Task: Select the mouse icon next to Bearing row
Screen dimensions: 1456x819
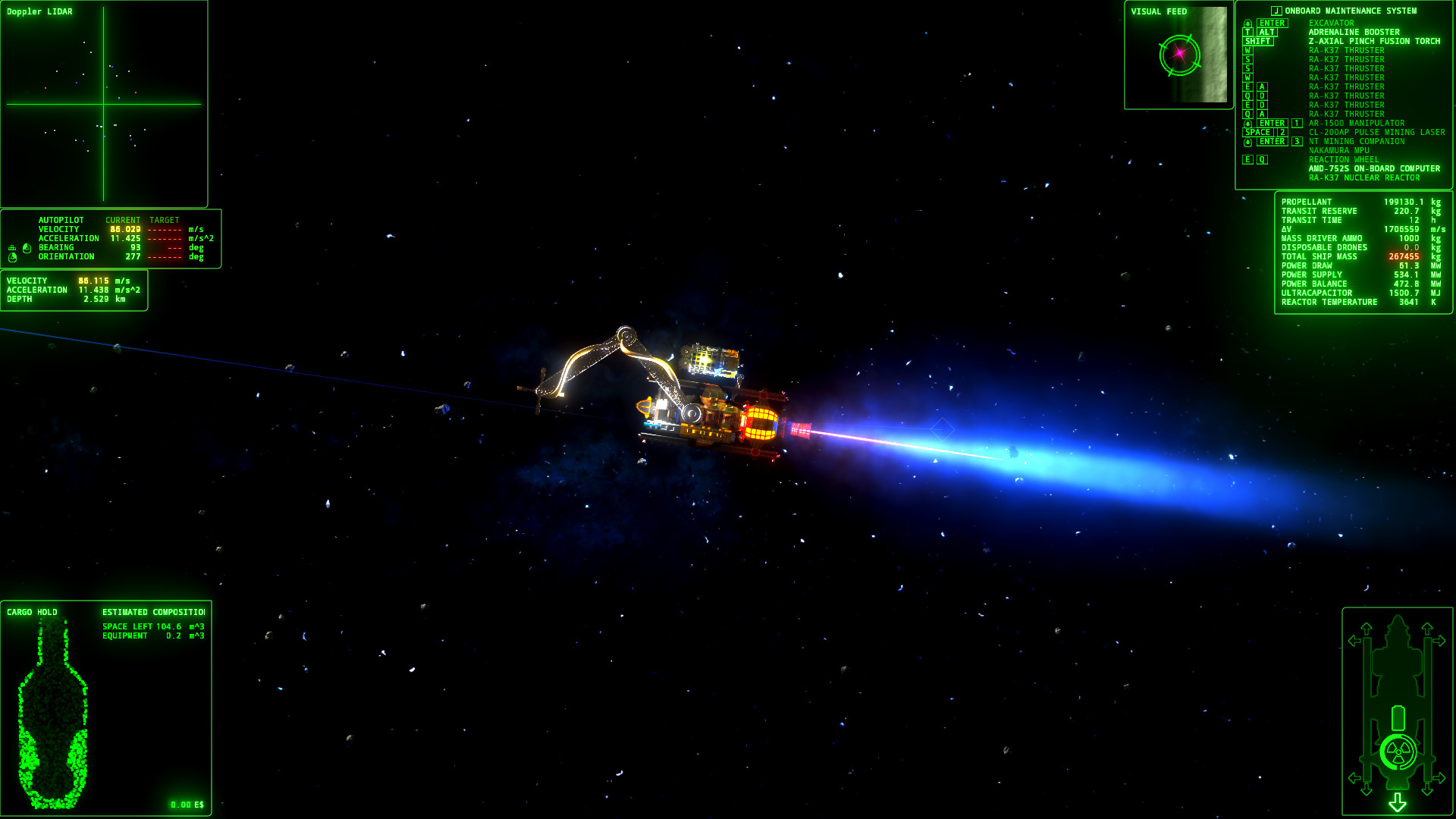Action: 27,248
